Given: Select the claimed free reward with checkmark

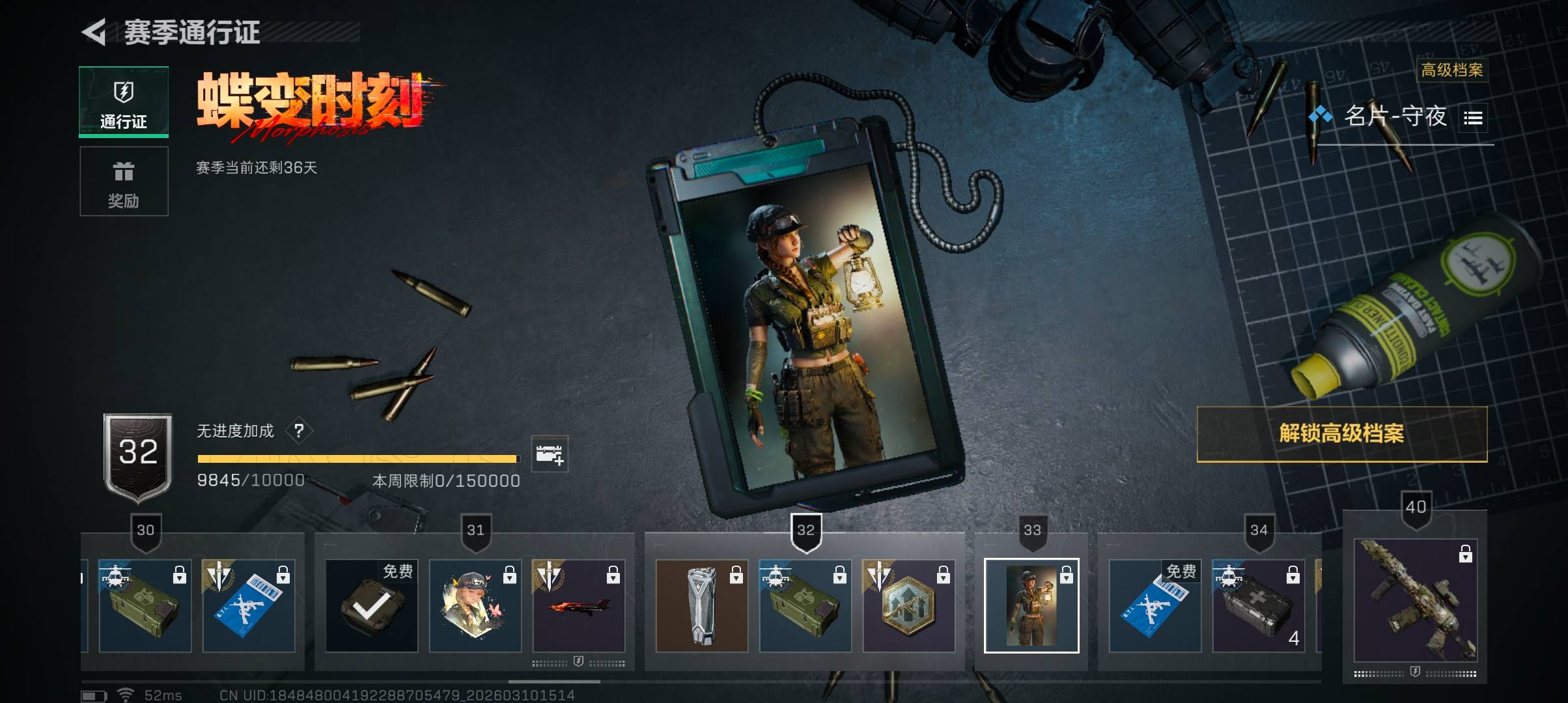Looking at the screenshot, I should 371,606.
